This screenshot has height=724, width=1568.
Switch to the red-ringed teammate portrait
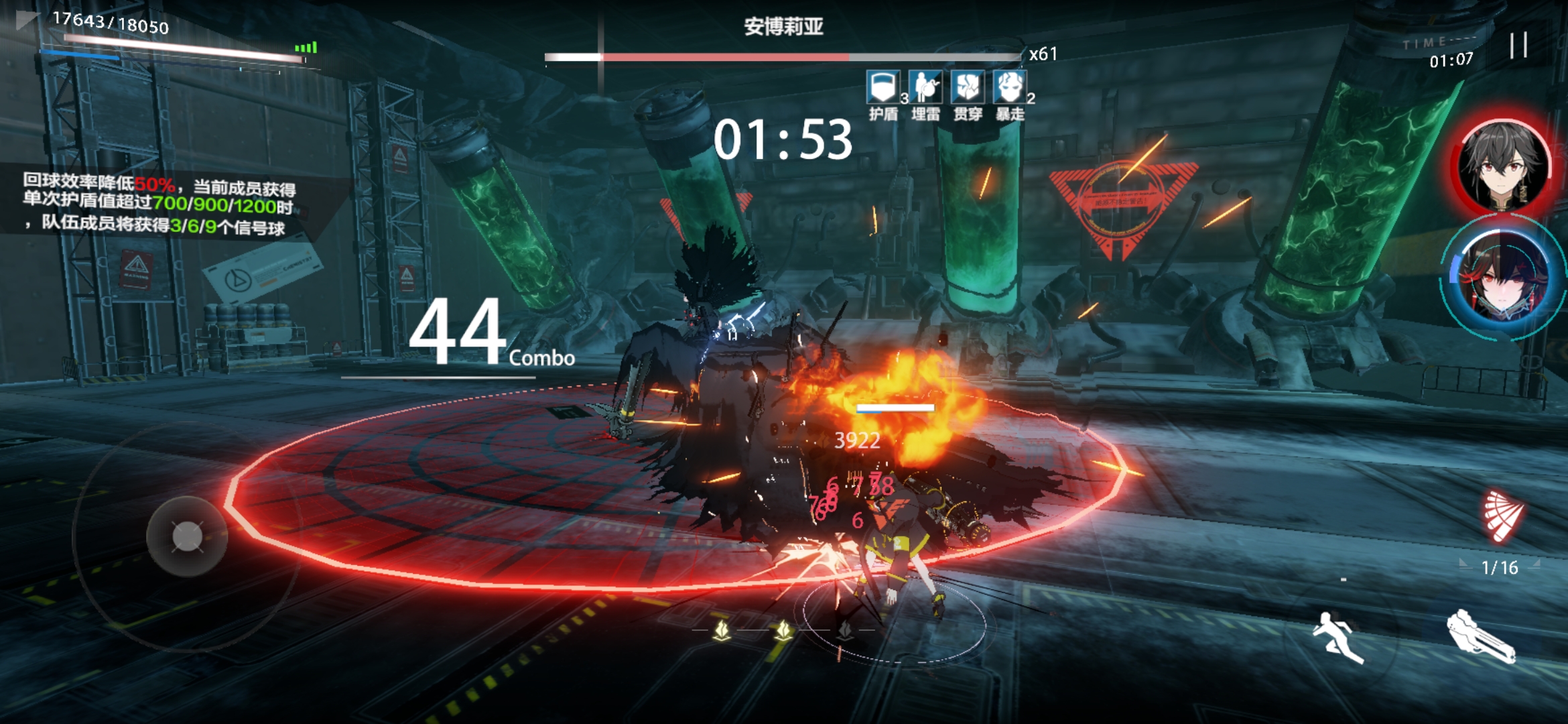point(1502,165)
